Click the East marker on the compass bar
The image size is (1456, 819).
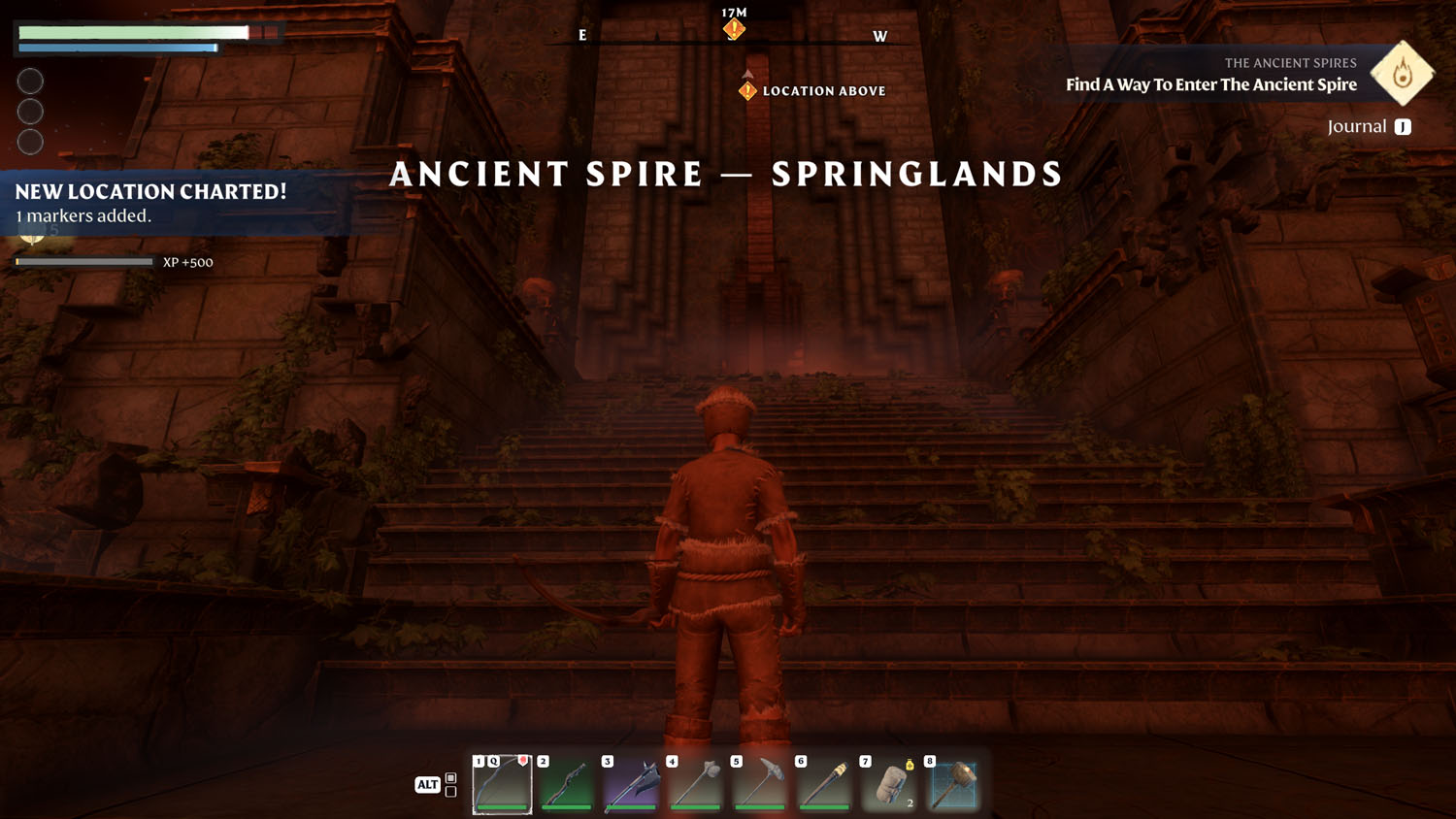[x=580, y=36]
